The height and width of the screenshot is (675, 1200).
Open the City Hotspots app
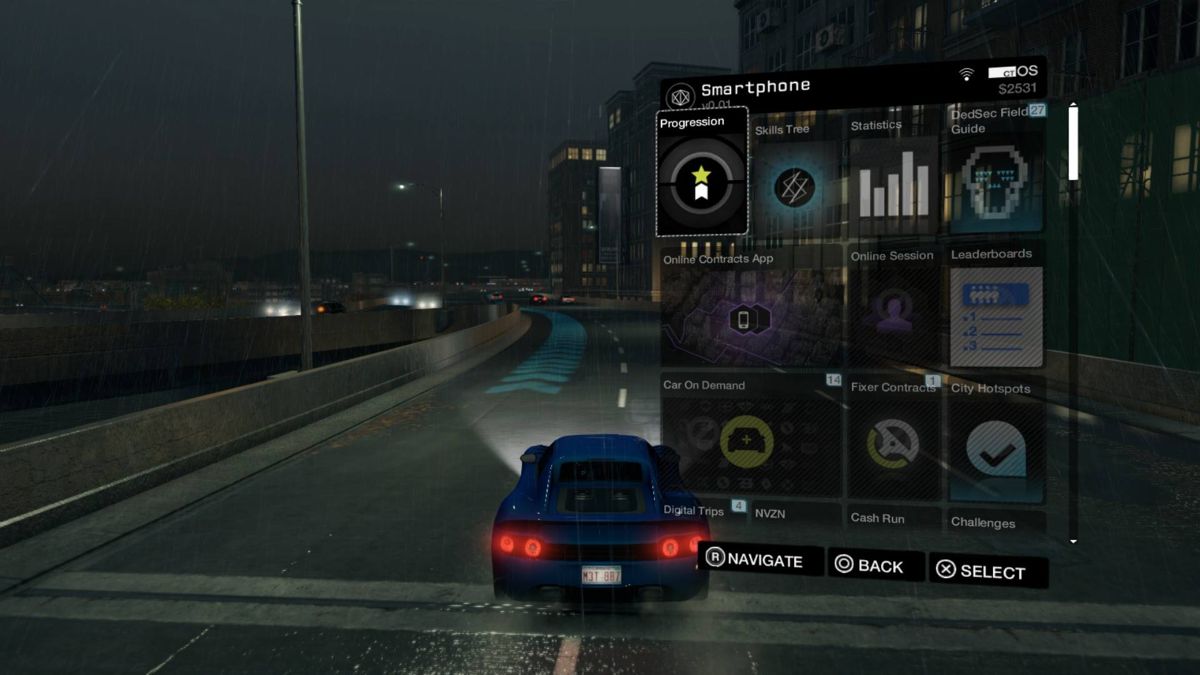(x=996, y=440)
